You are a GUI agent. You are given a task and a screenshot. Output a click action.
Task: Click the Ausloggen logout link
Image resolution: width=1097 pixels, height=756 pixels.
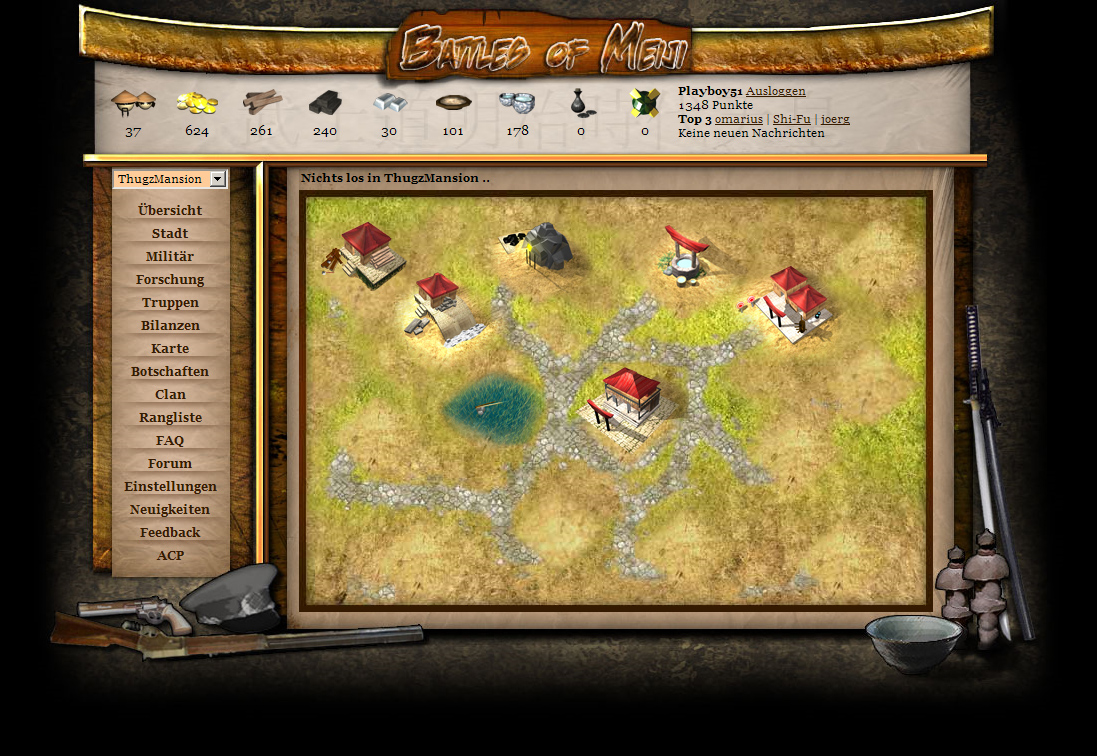click(775, 91)
